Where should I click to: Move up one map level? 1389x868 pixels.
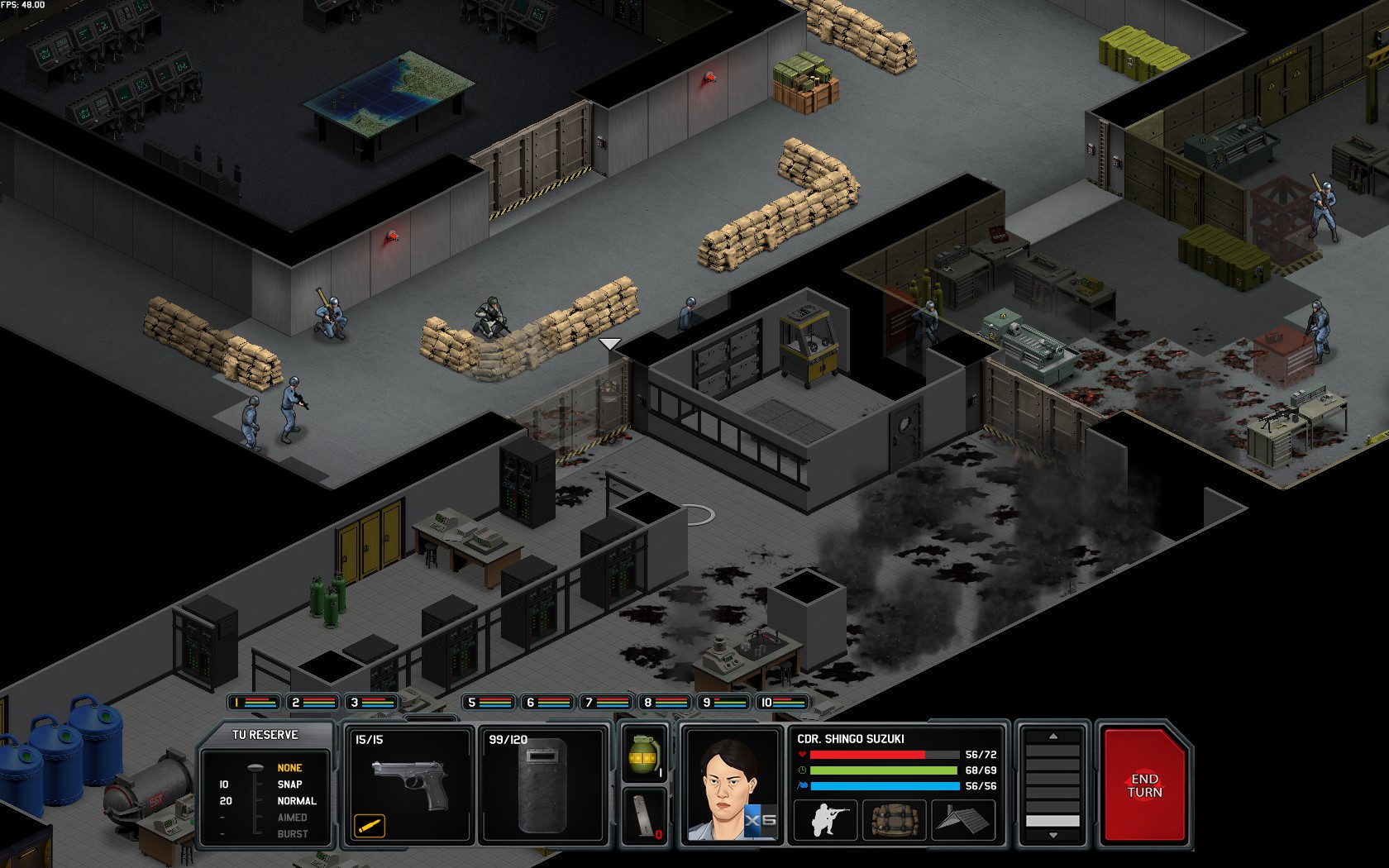(x=1052, y=736)
